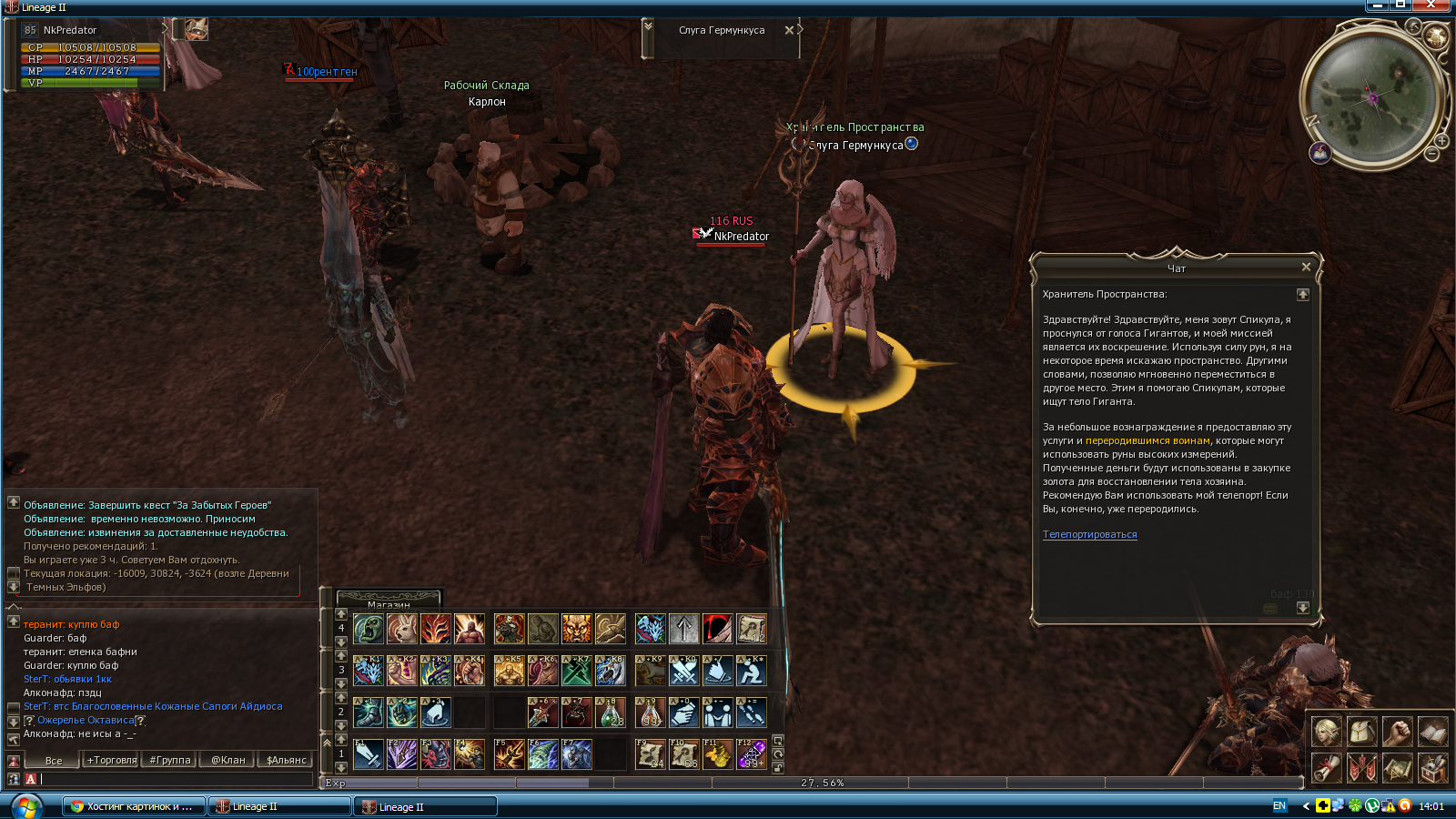Image resolution: width=1456 pixels, height=819 pixels.
Task: Close the Слуга Гермункуса target window
Action: coord(789,30)
